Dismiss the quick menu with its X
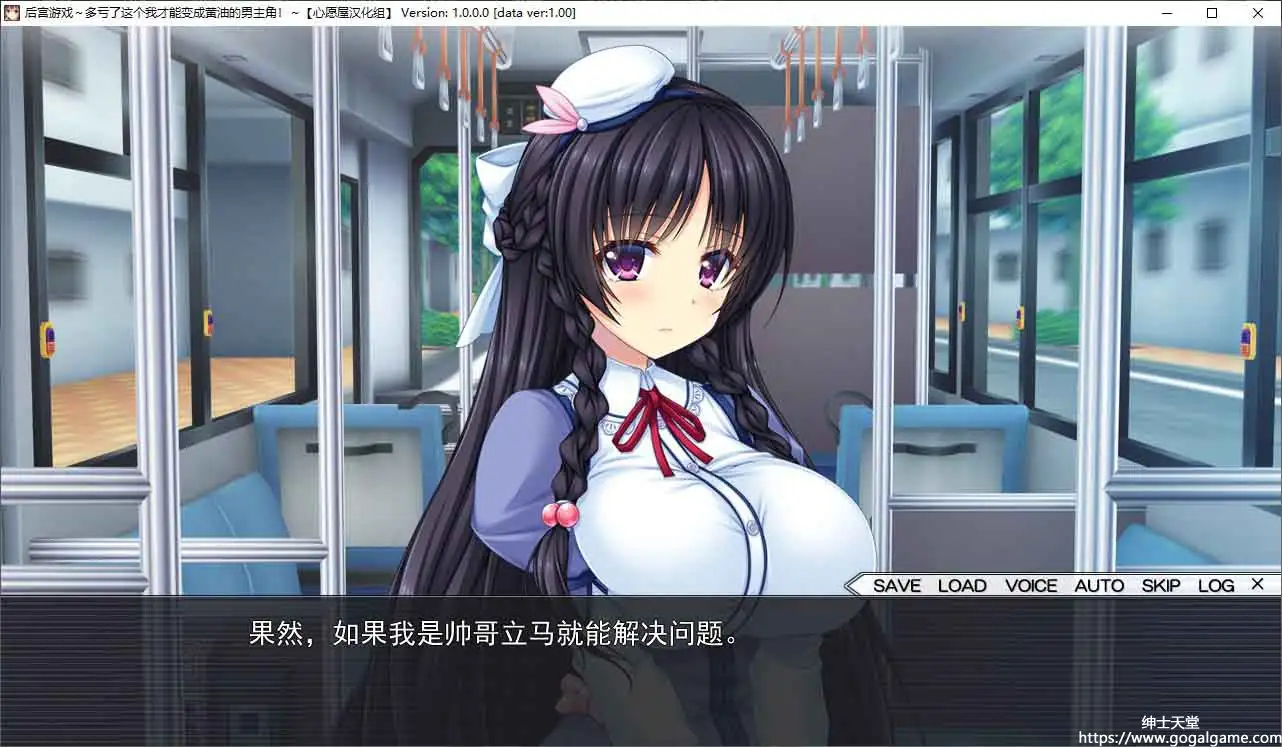 (x=1257, y=585)
